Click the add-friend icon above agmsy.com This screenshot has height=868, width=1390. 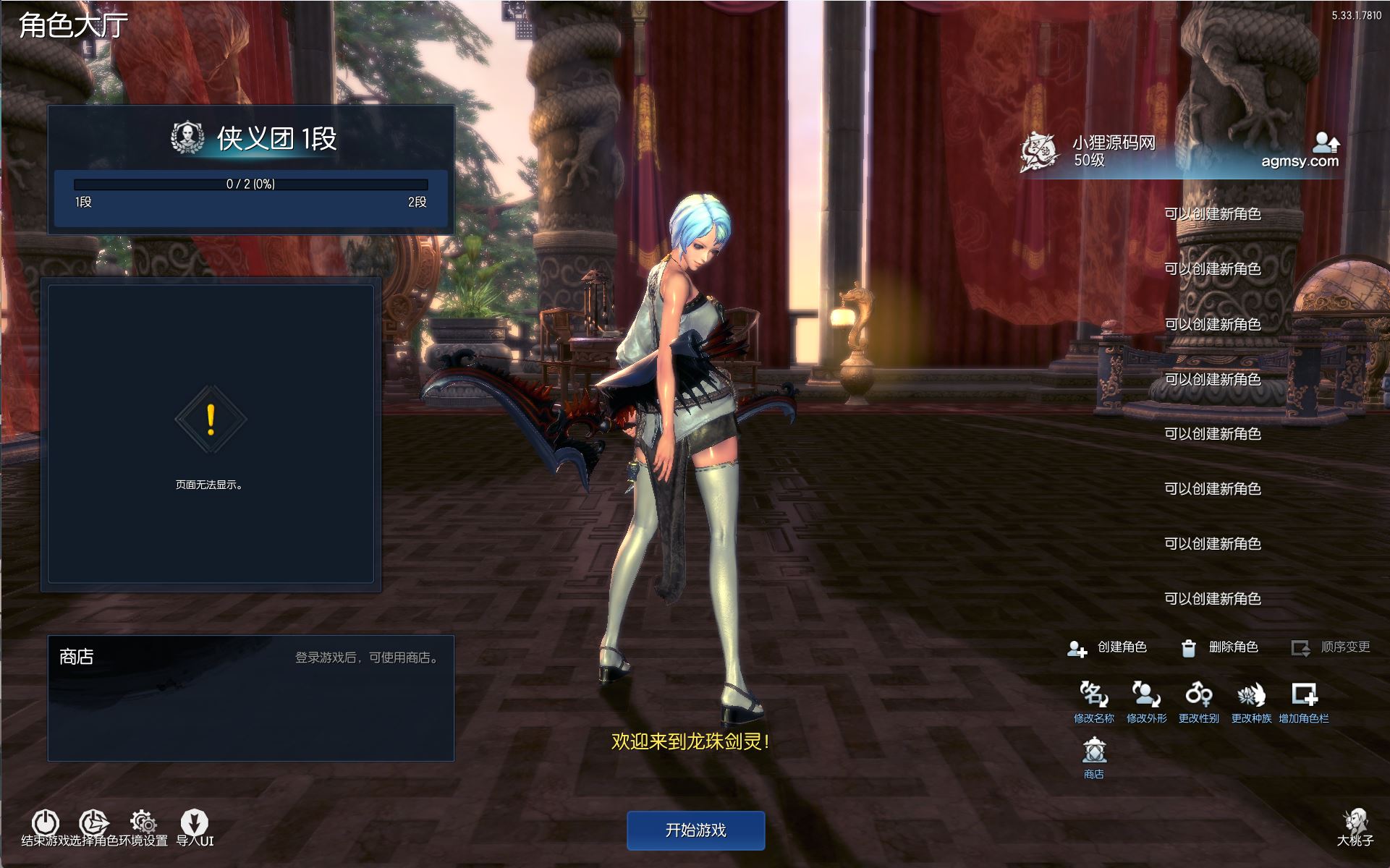pos(1326,141)
